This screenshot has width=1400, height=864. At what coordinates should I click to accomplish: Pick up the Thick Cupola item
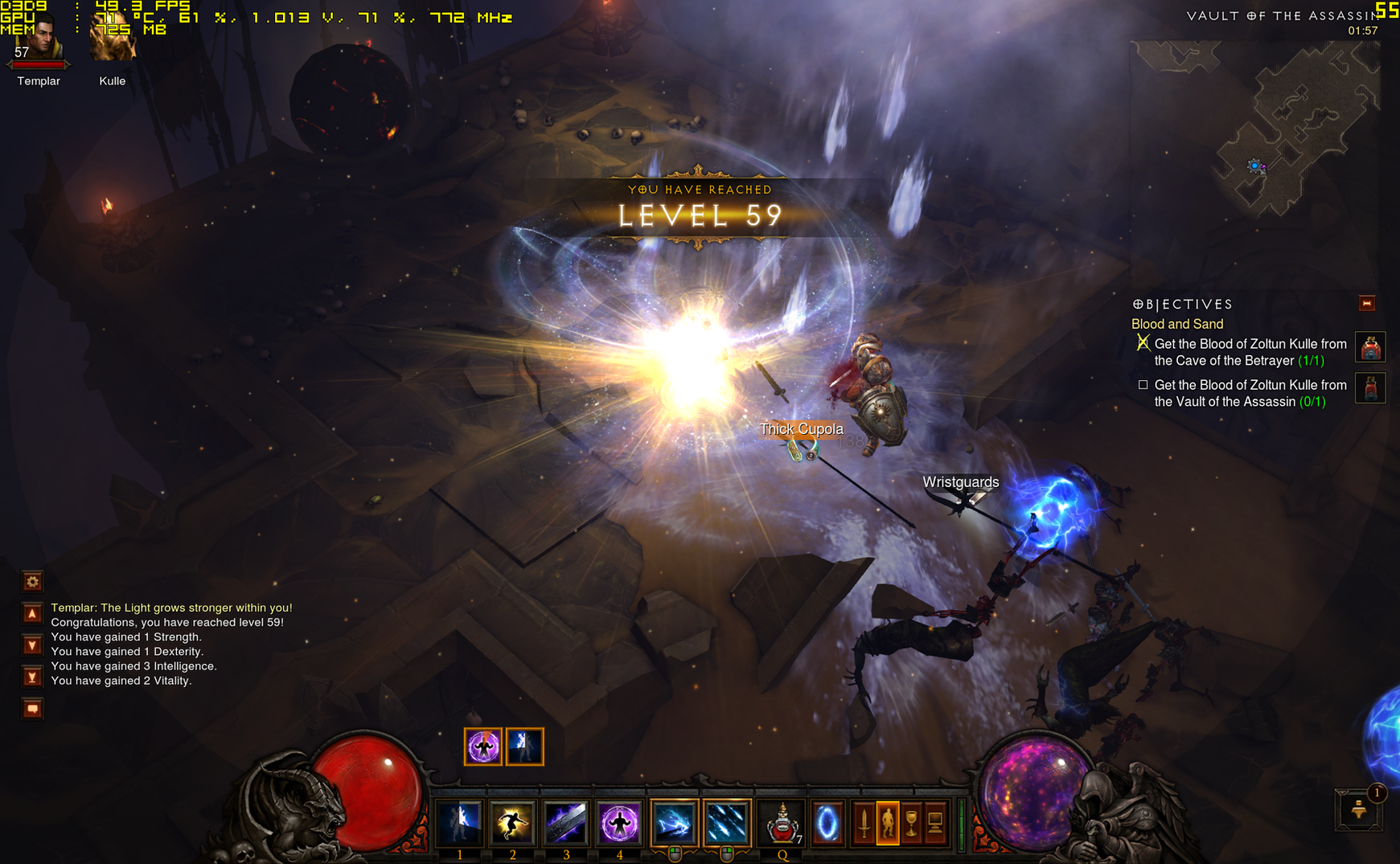click(802, 429)
